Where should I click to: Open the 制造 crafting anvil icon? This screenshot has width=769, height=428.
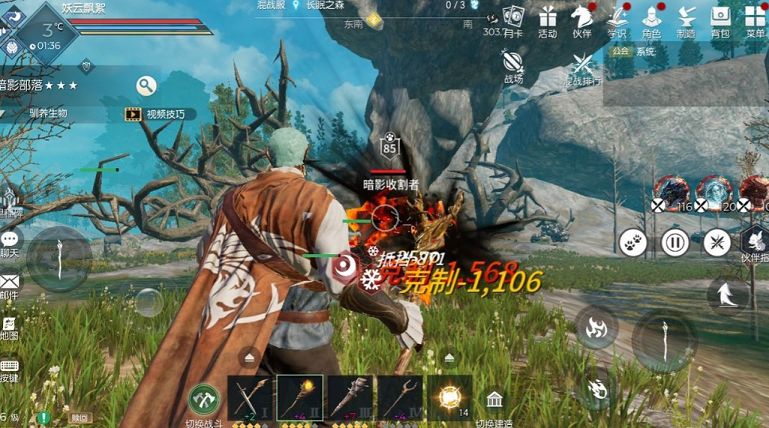pyautogui.click(x=686, y=17)
